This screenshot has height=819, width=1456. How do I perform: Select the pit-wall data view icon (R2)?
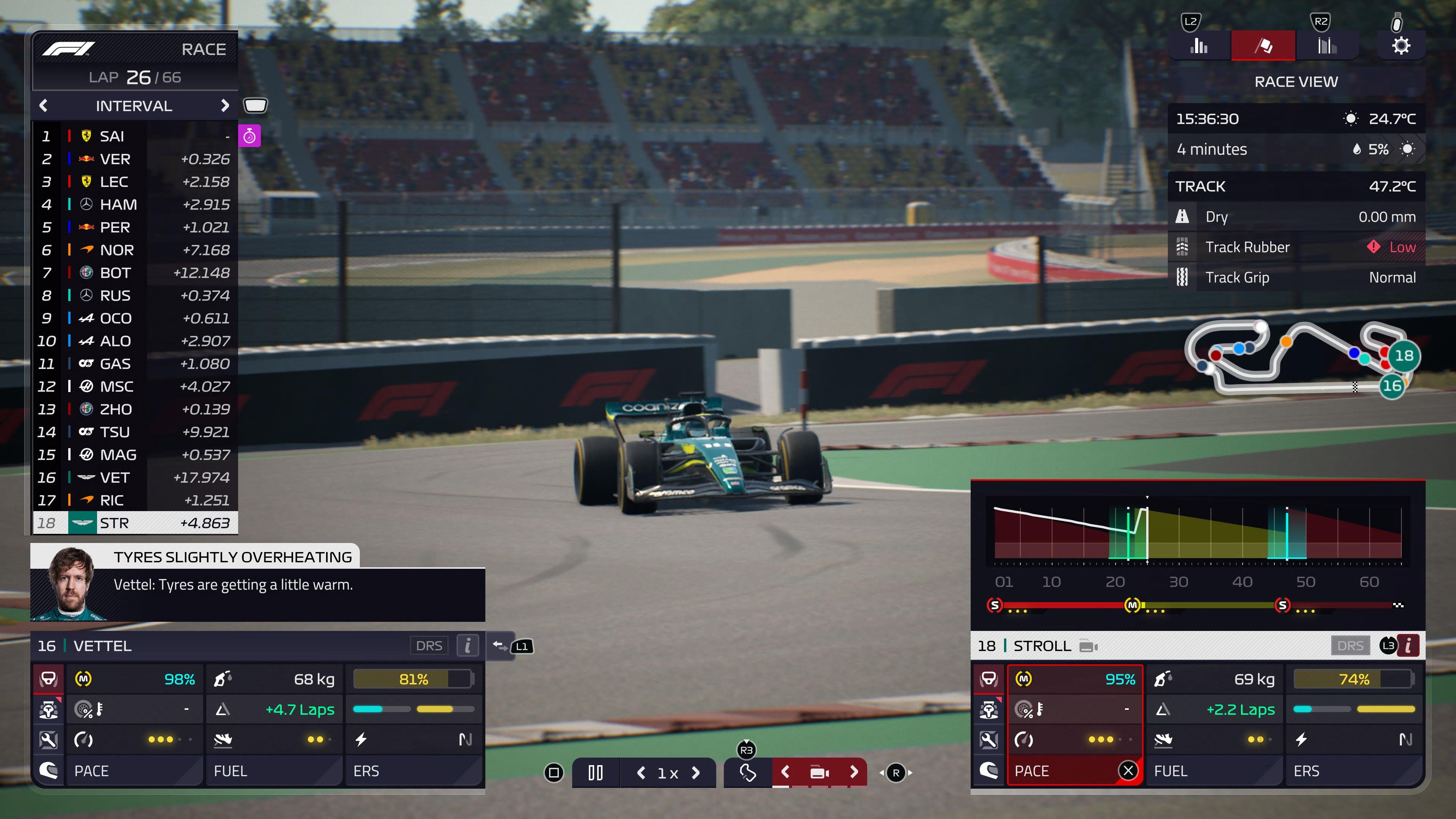pyautogui.click(x=1327, y=45)
